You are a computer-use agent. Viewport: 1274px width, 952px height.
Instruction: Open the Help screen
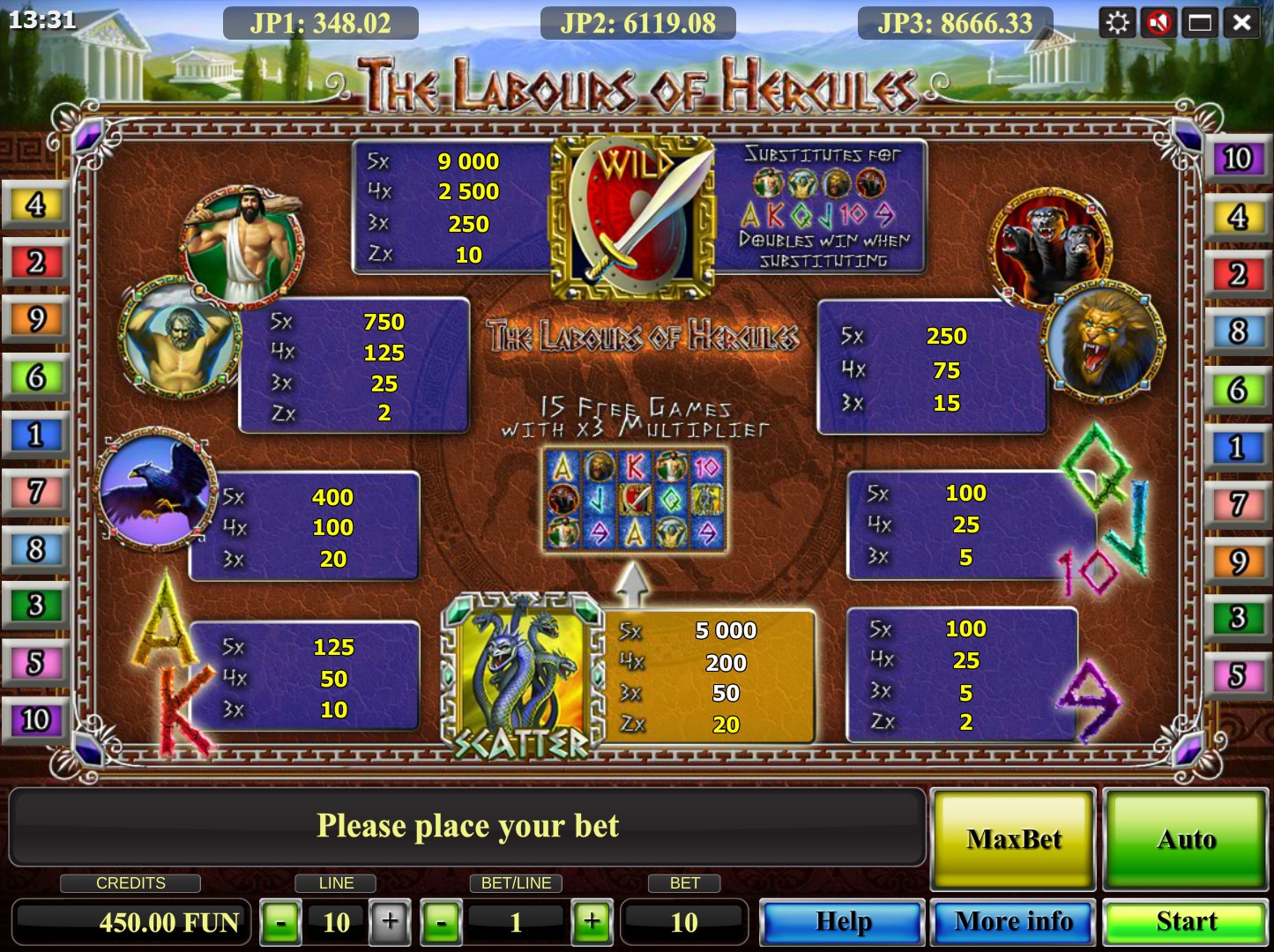tap(842, 922)
